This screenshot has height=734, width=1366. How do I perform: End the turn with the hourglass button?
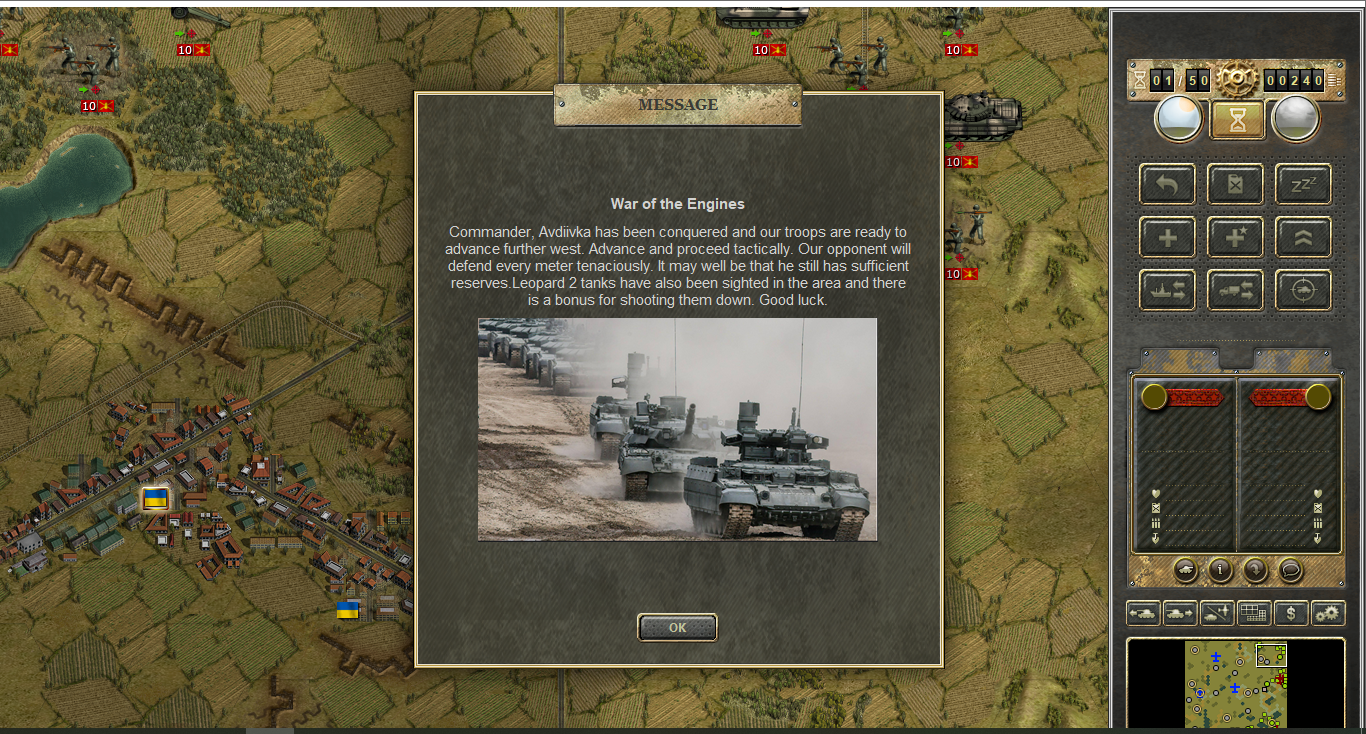point(1237,120)
